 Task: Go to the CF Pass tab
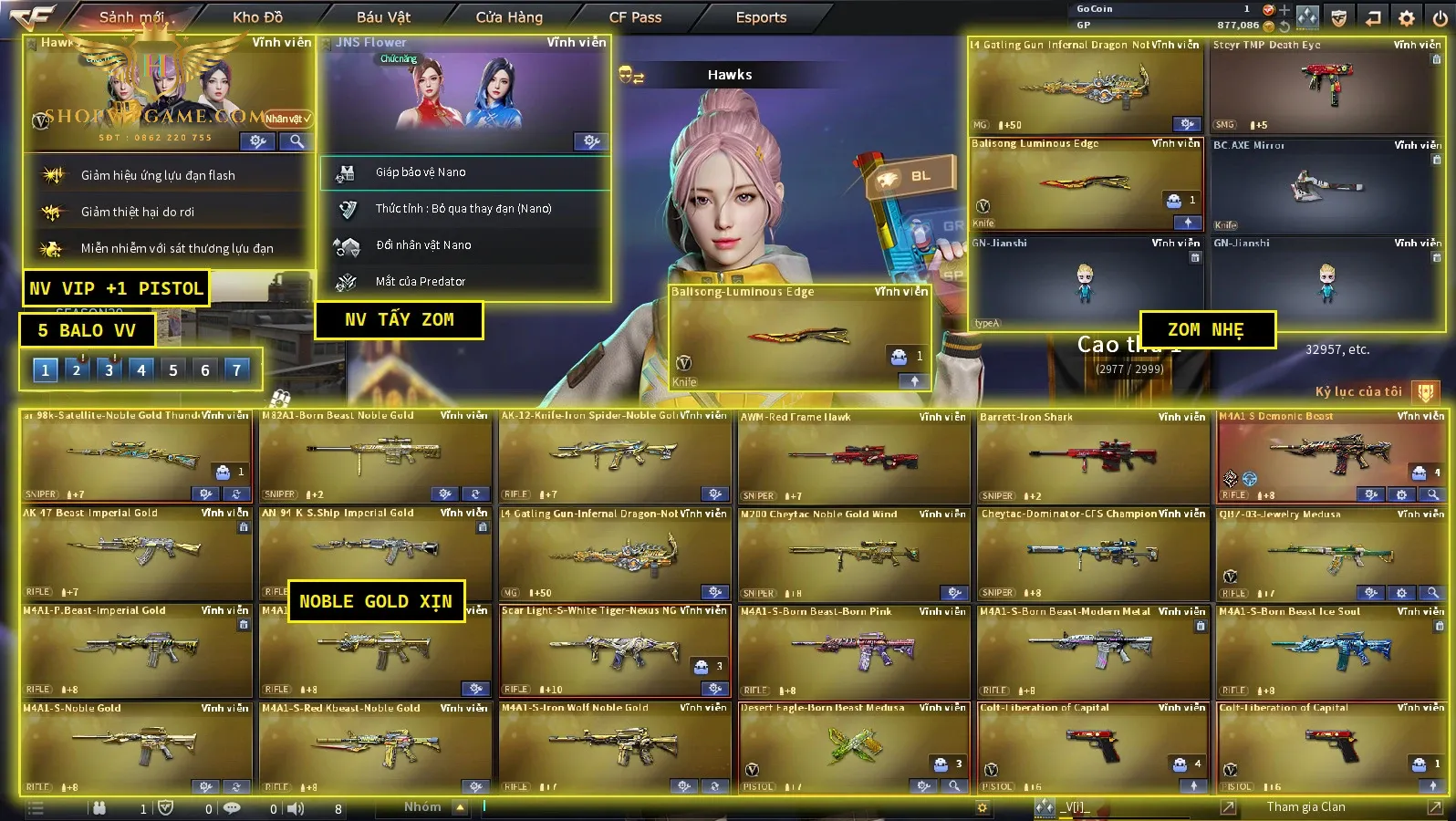coord(635,17)
